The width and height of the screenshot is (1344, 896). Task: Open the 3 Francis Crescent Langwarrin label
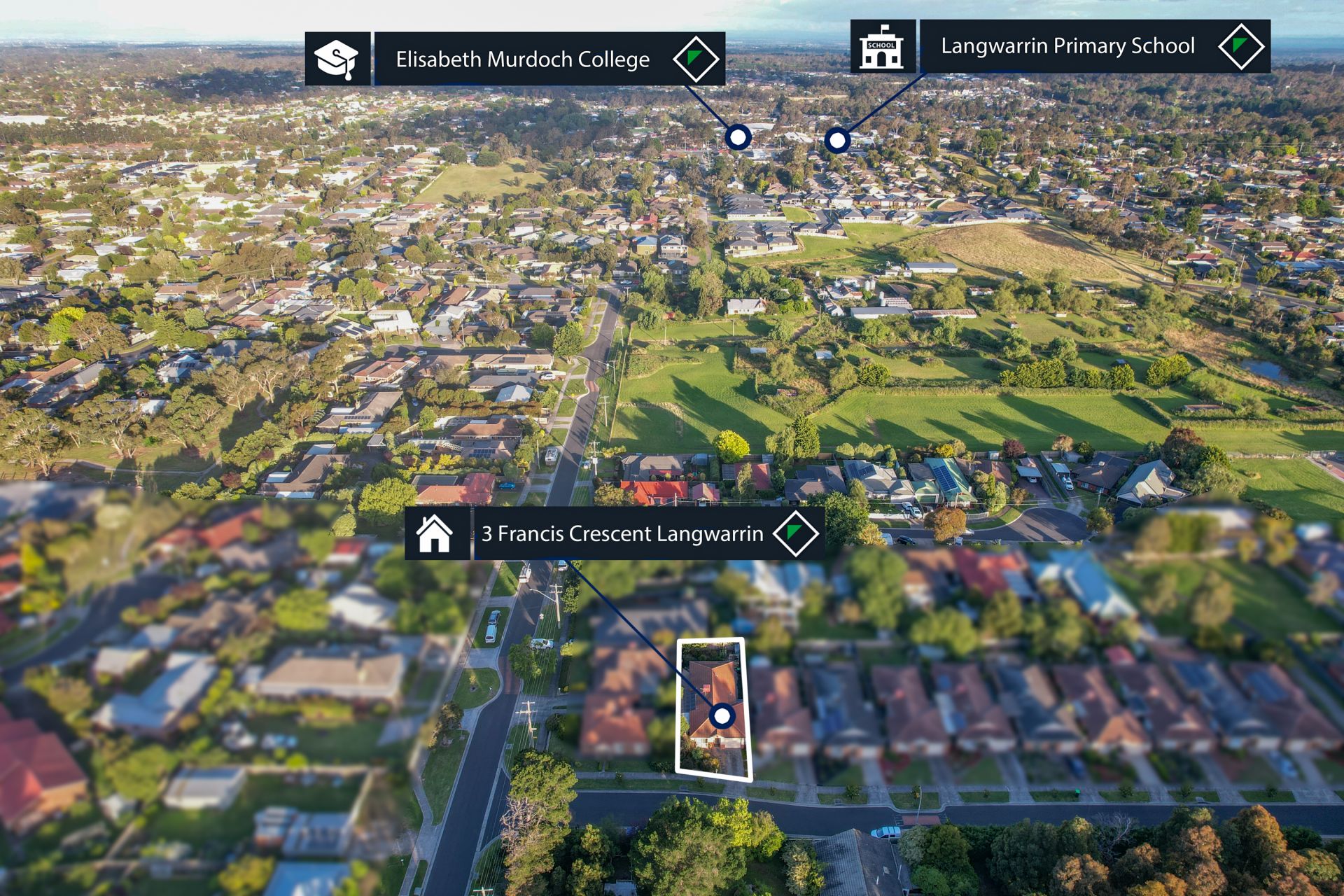point(622,534)
